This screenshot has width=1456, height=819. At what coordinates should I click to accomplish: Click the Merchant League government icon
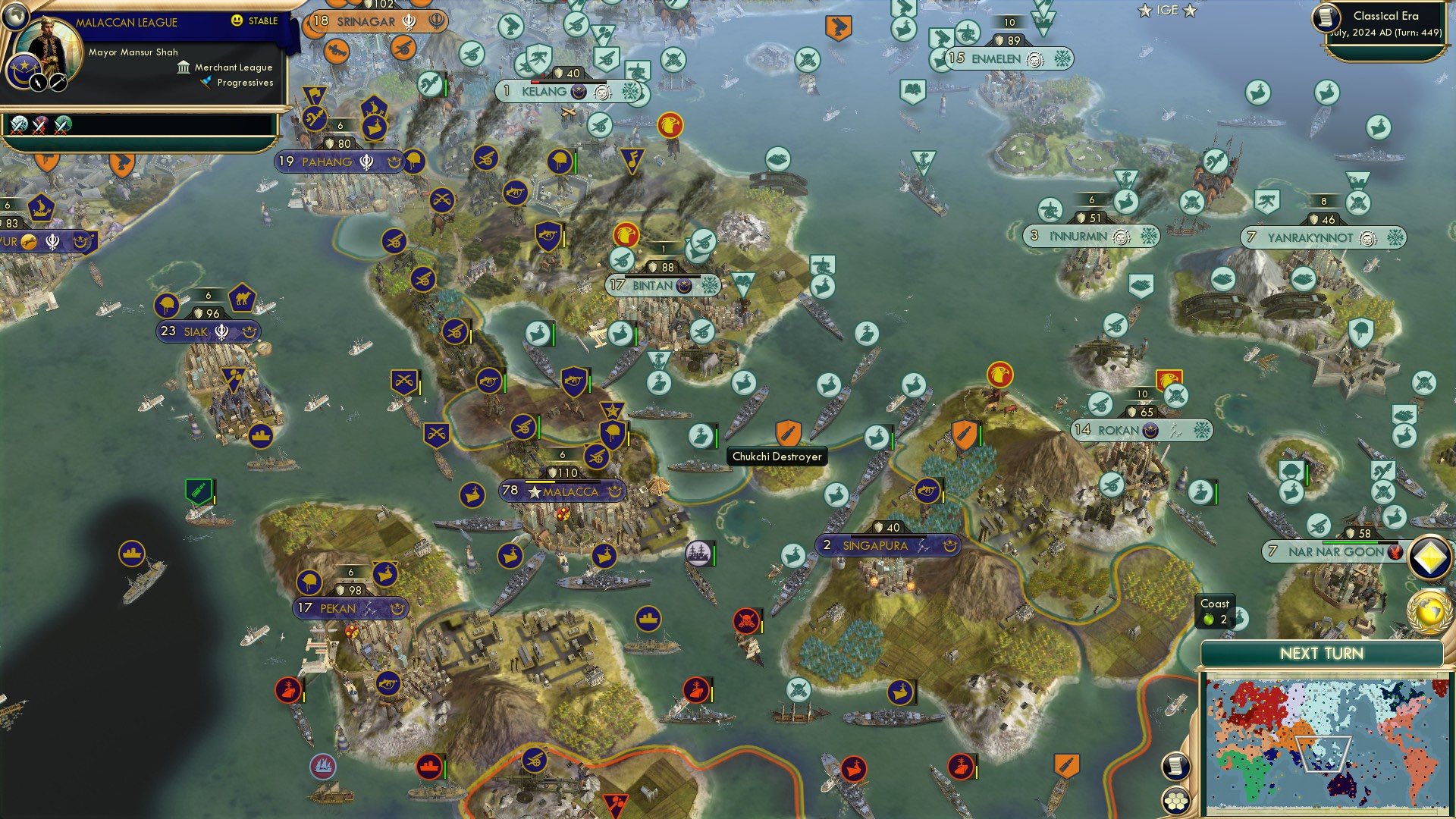tap(184, 67)
